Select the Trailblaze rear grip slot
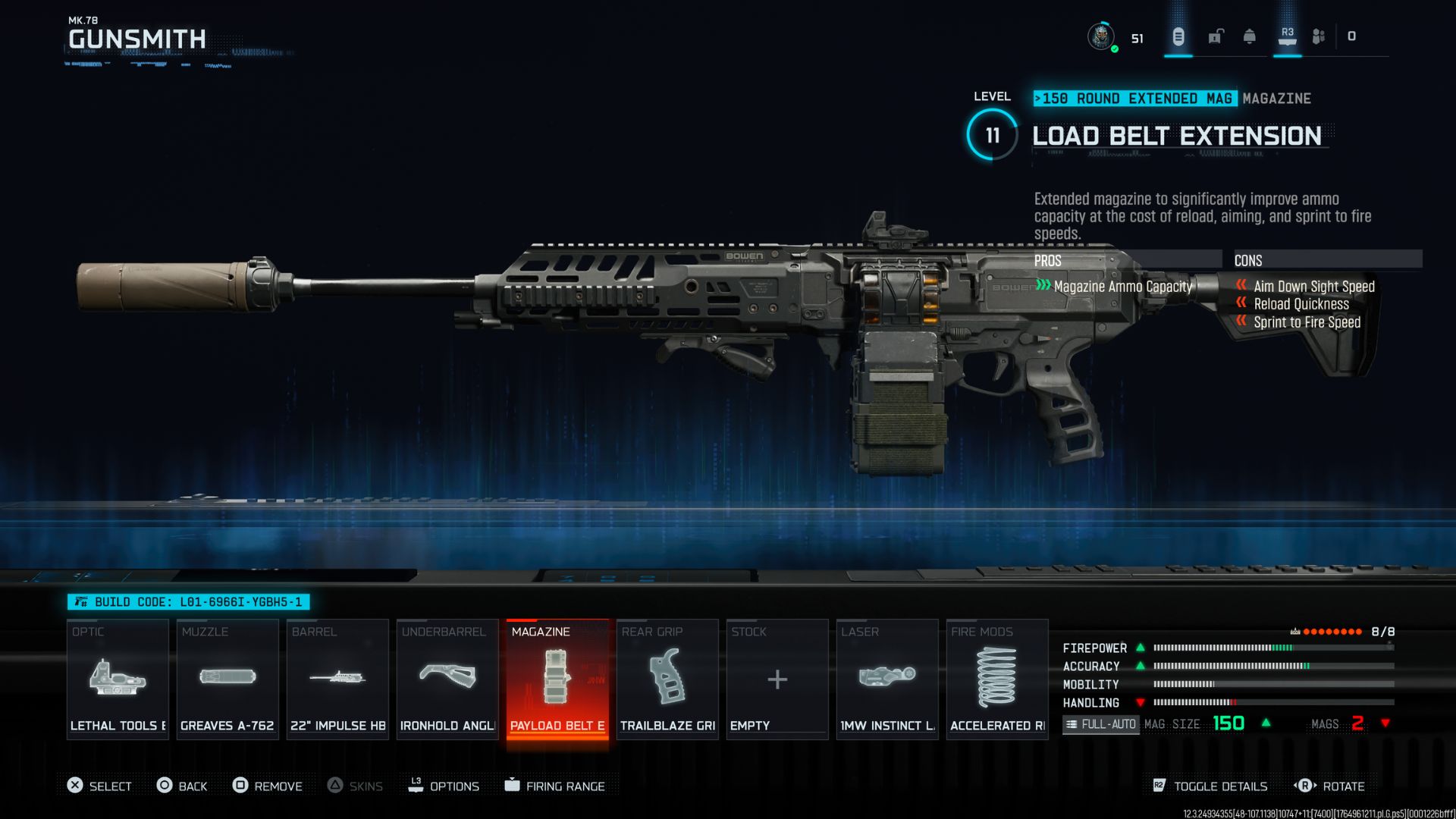Image resolution: width=1456 pixels, height=819 pixels. tap(667, 679)
